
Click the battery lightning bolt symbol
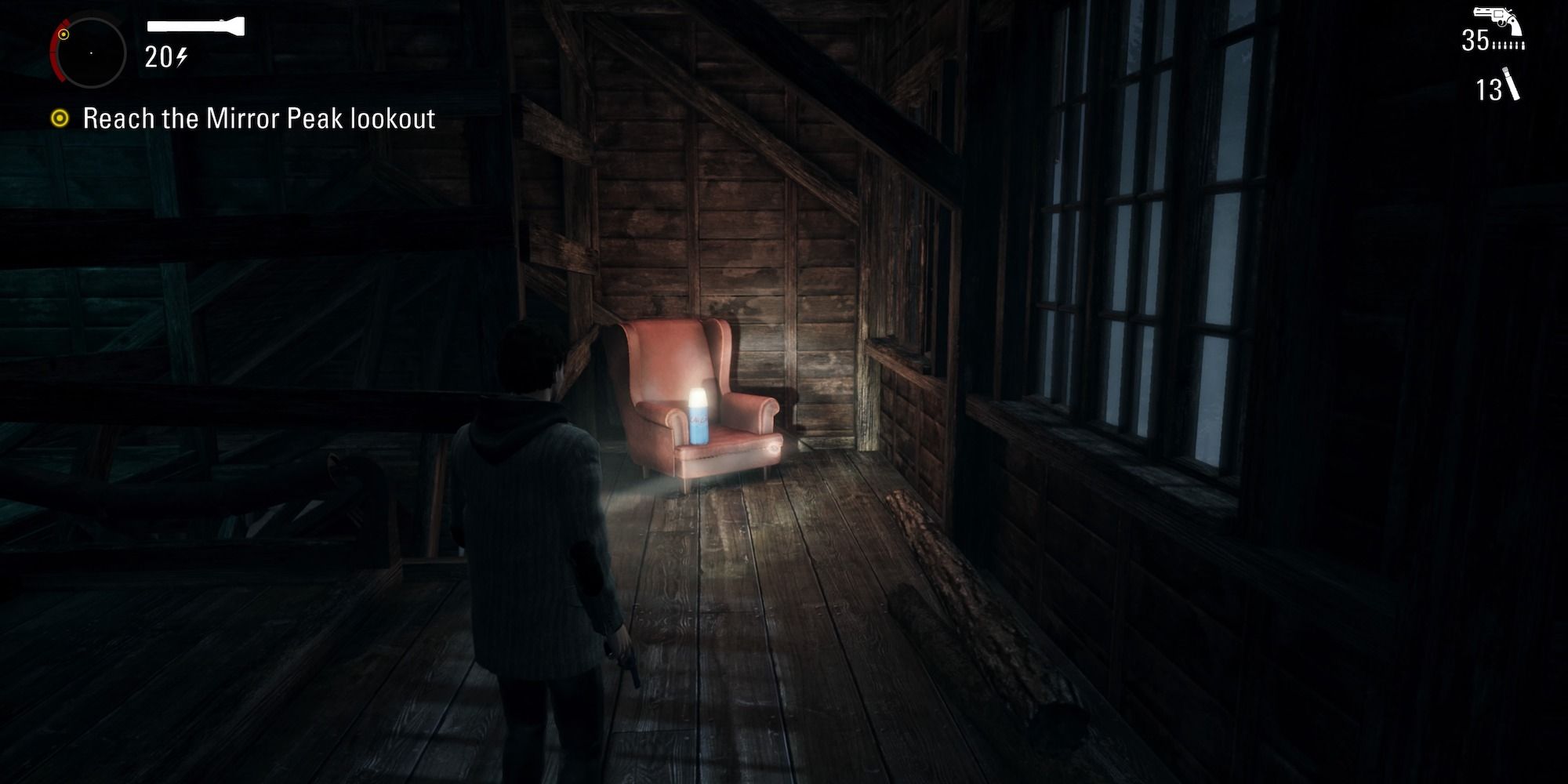point(183,56)
